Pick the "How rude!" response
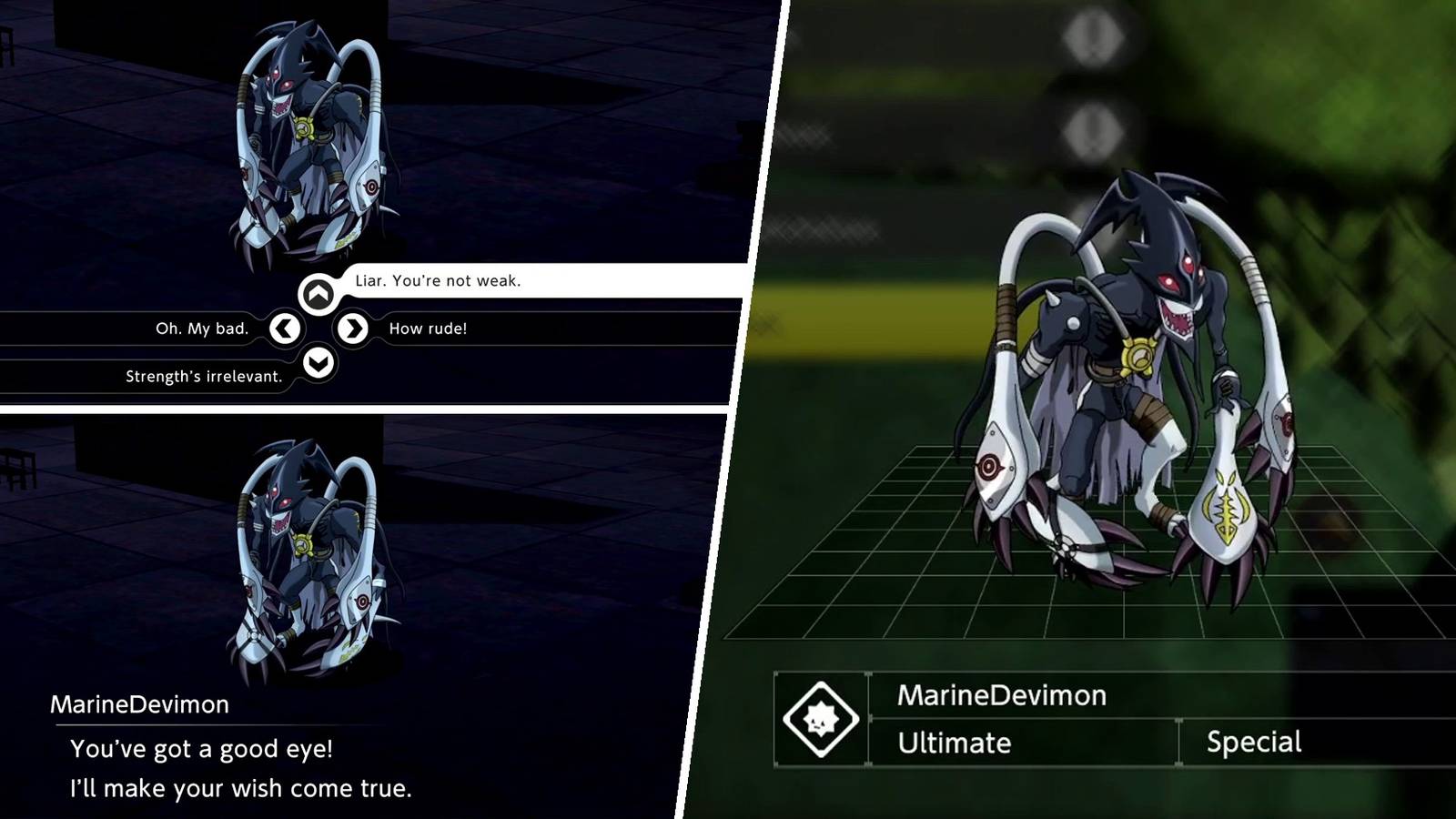This screenshot has height=819, width=1456. point(428,330)
